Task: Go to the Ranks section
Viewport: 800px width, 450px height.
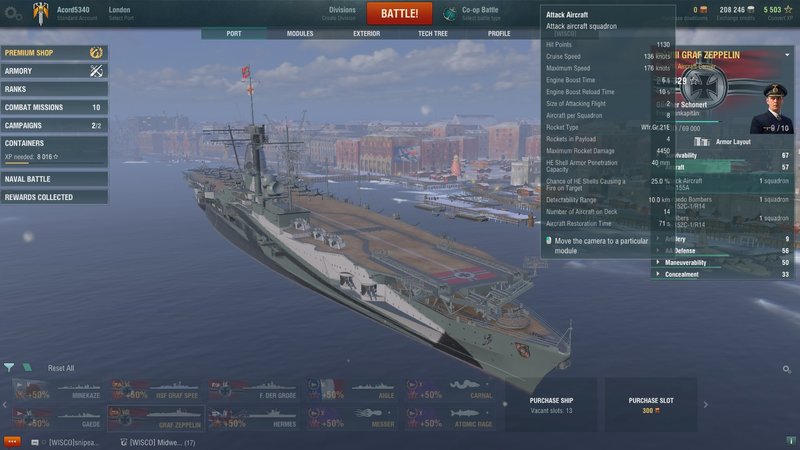Action: [x=54, y=89]
